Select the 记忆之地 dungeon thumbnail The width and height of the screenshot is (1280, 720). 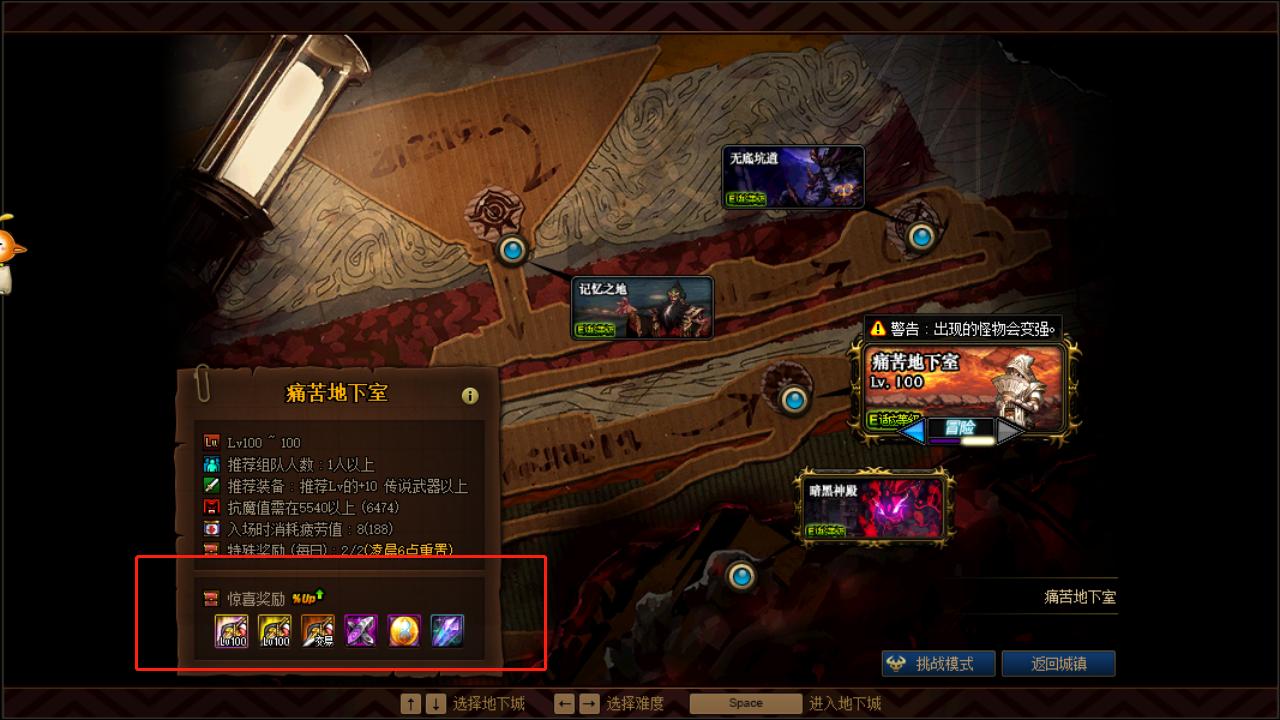pos(643,307)
